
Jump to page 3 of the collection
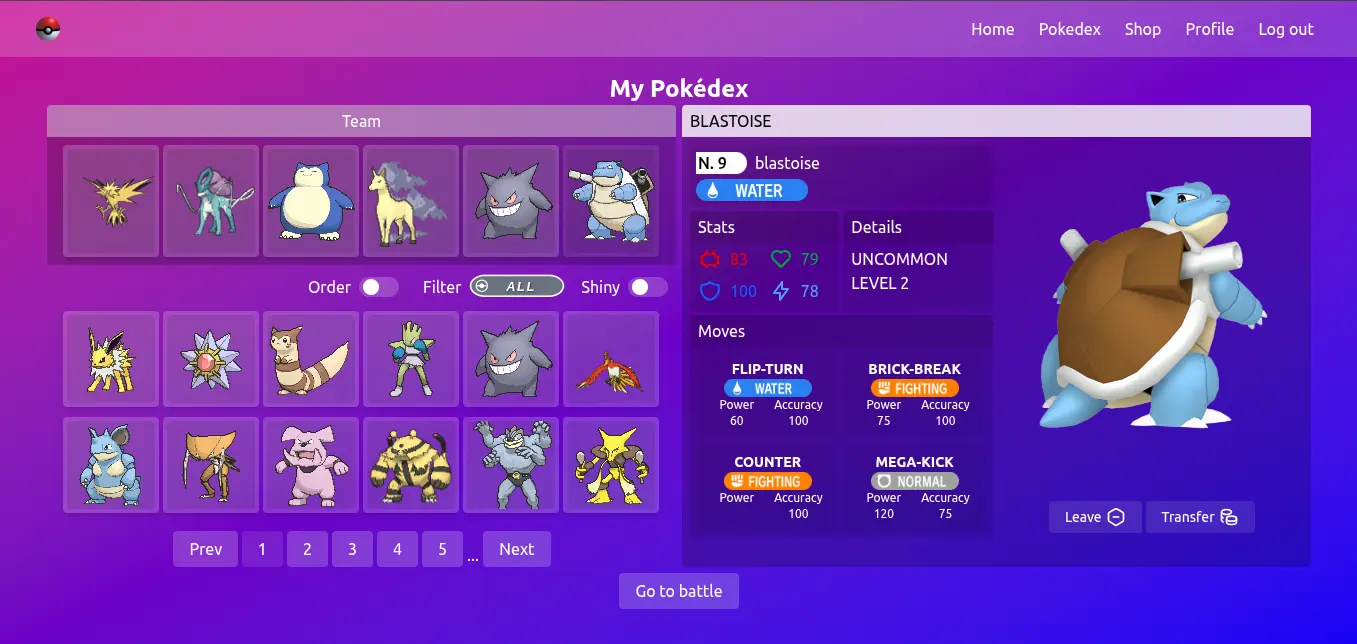(352, 549)
